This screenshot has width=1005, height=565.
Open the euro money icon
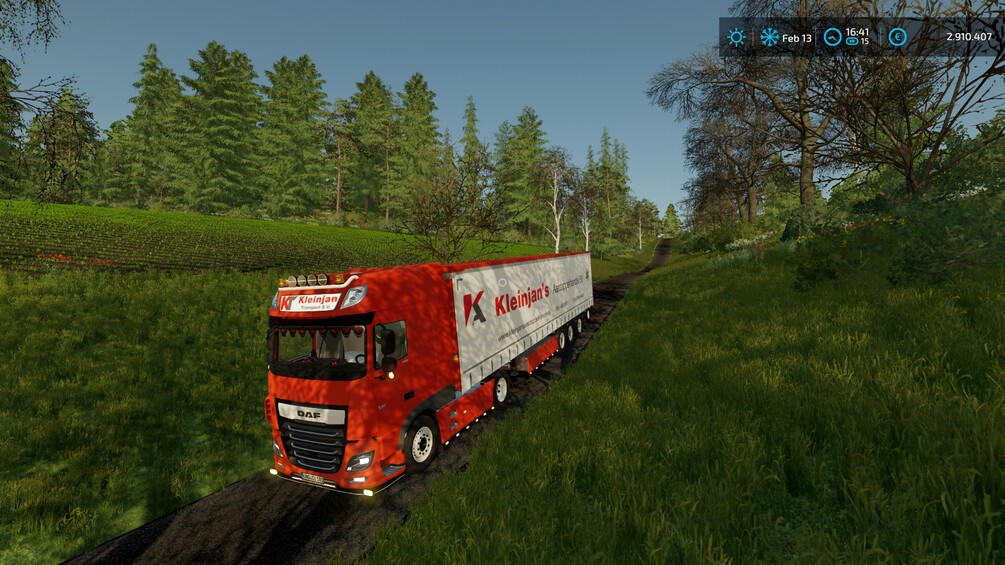(x=897, y=37)
